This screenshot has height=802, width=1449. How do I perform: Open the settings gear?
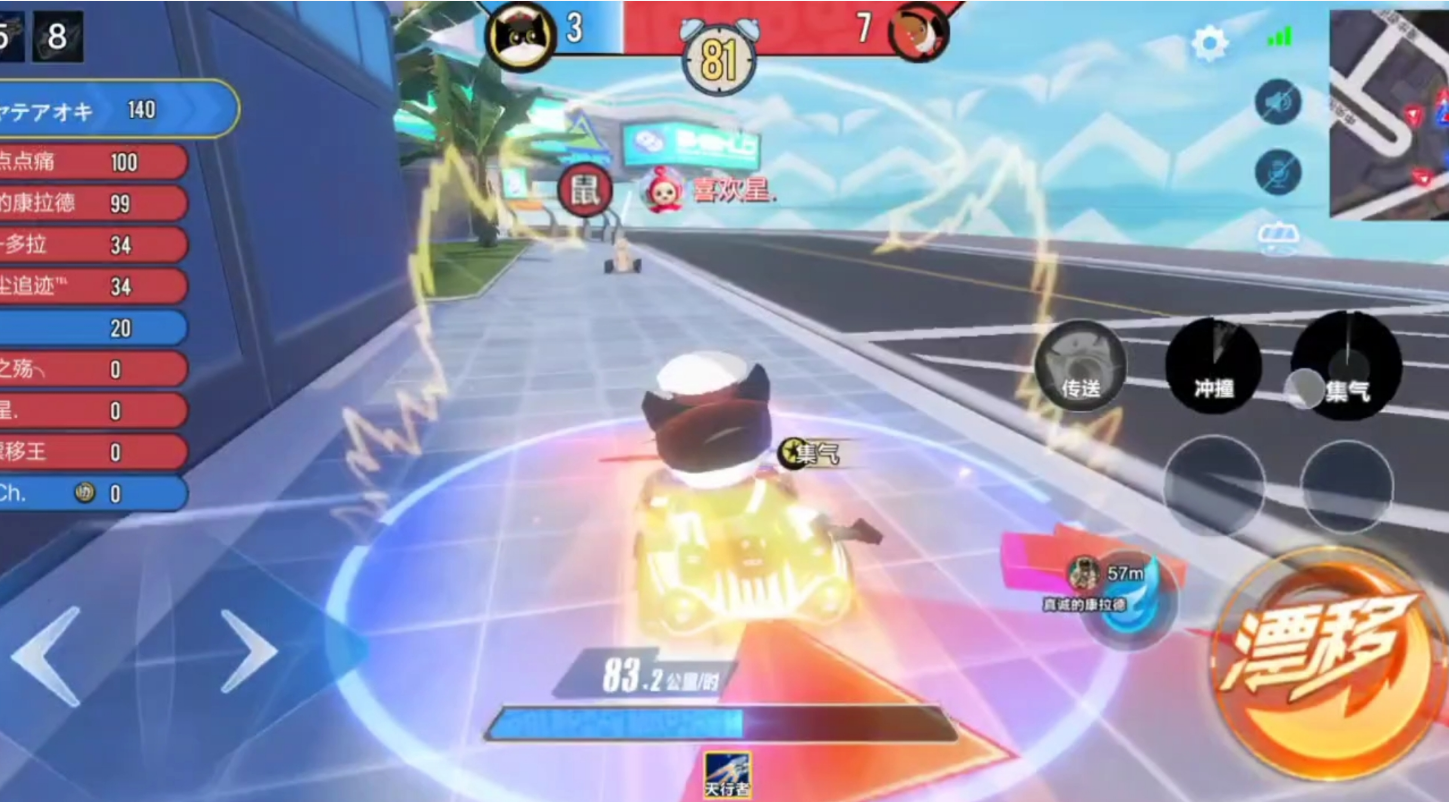coord(1209,44)
